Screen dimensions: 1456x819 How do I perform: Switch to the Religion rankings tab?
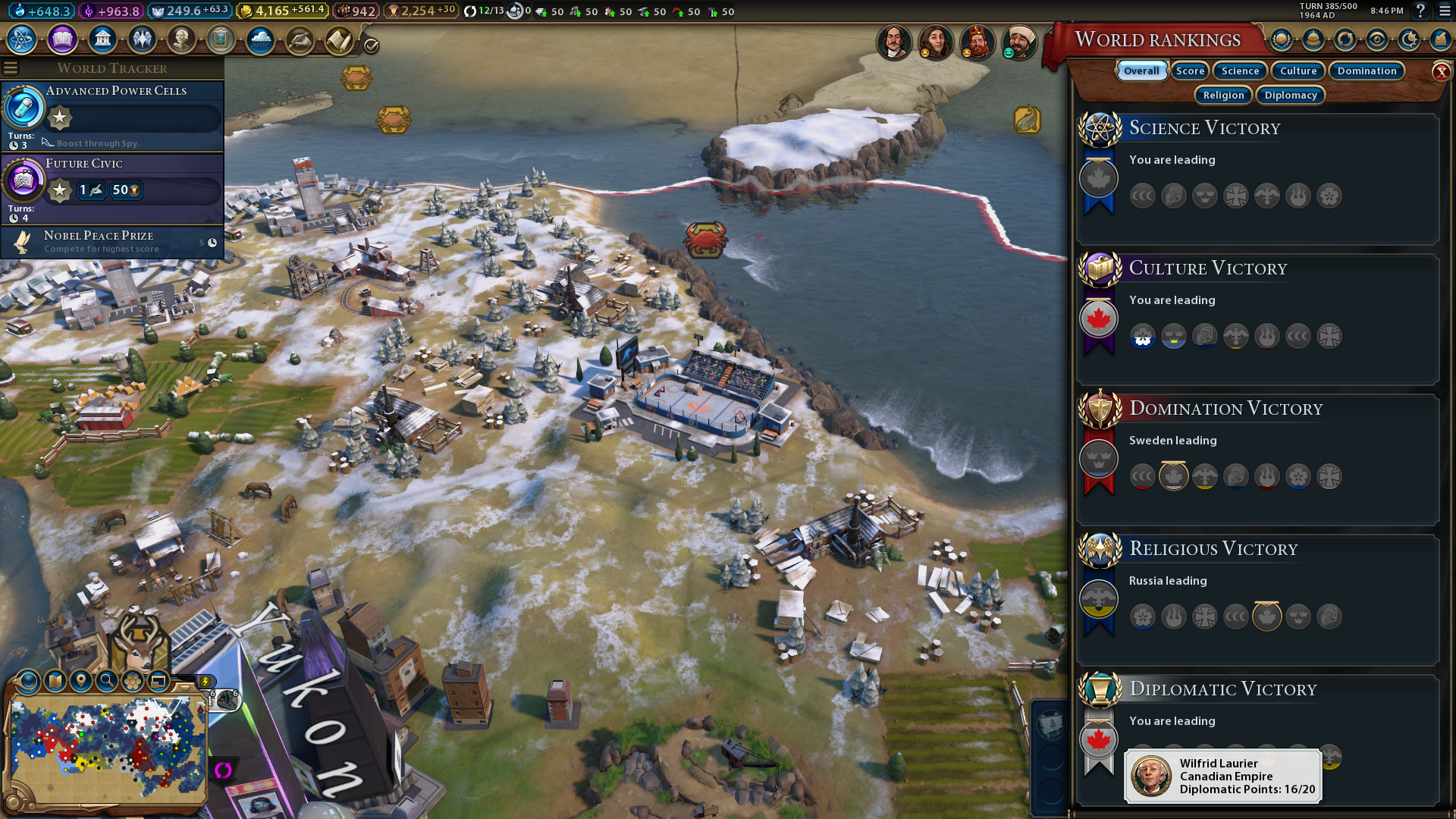(x=1223, y=96)
